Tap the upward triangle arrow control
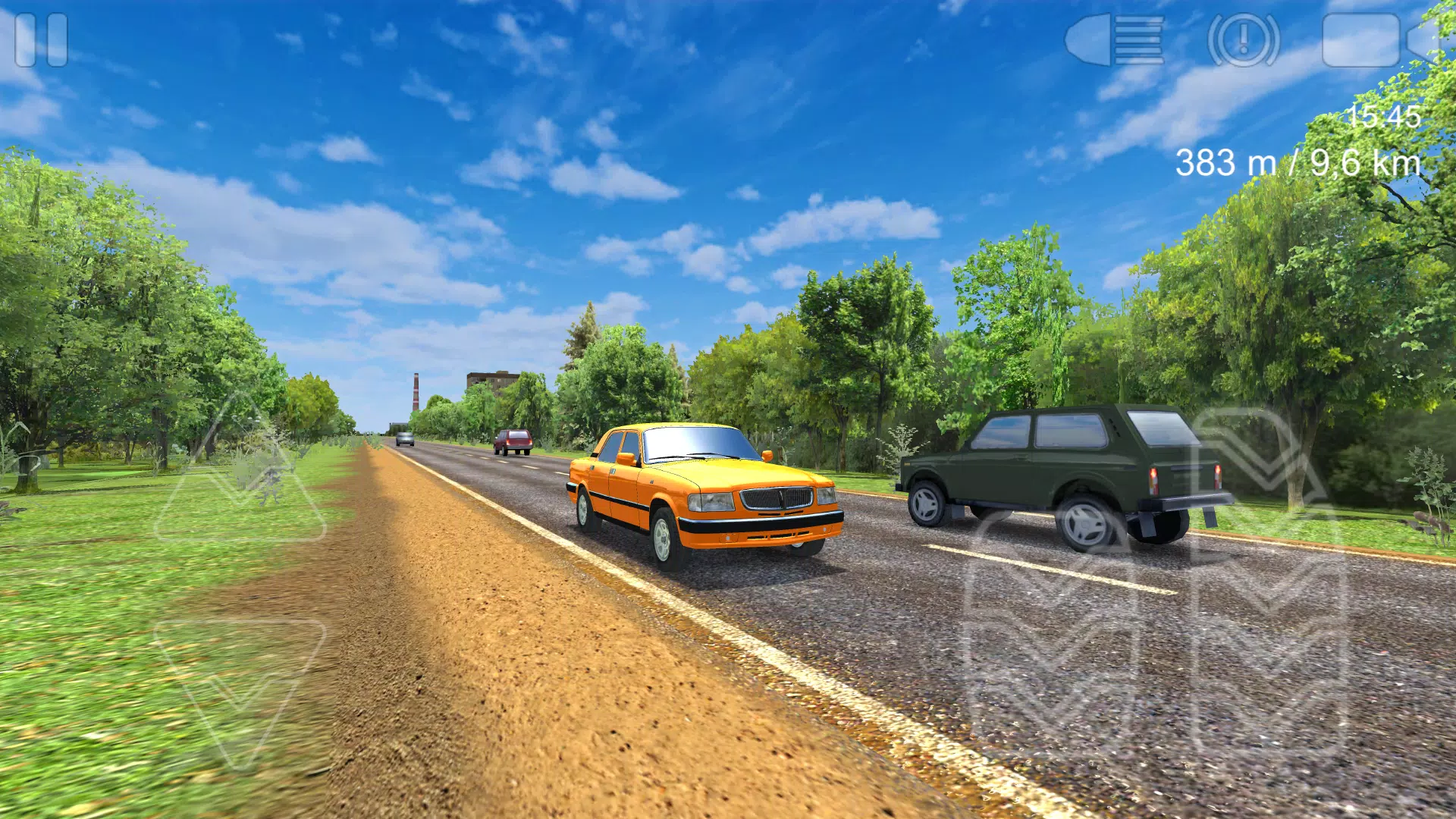Screen dimensions: 1456x819 point(240,478)
